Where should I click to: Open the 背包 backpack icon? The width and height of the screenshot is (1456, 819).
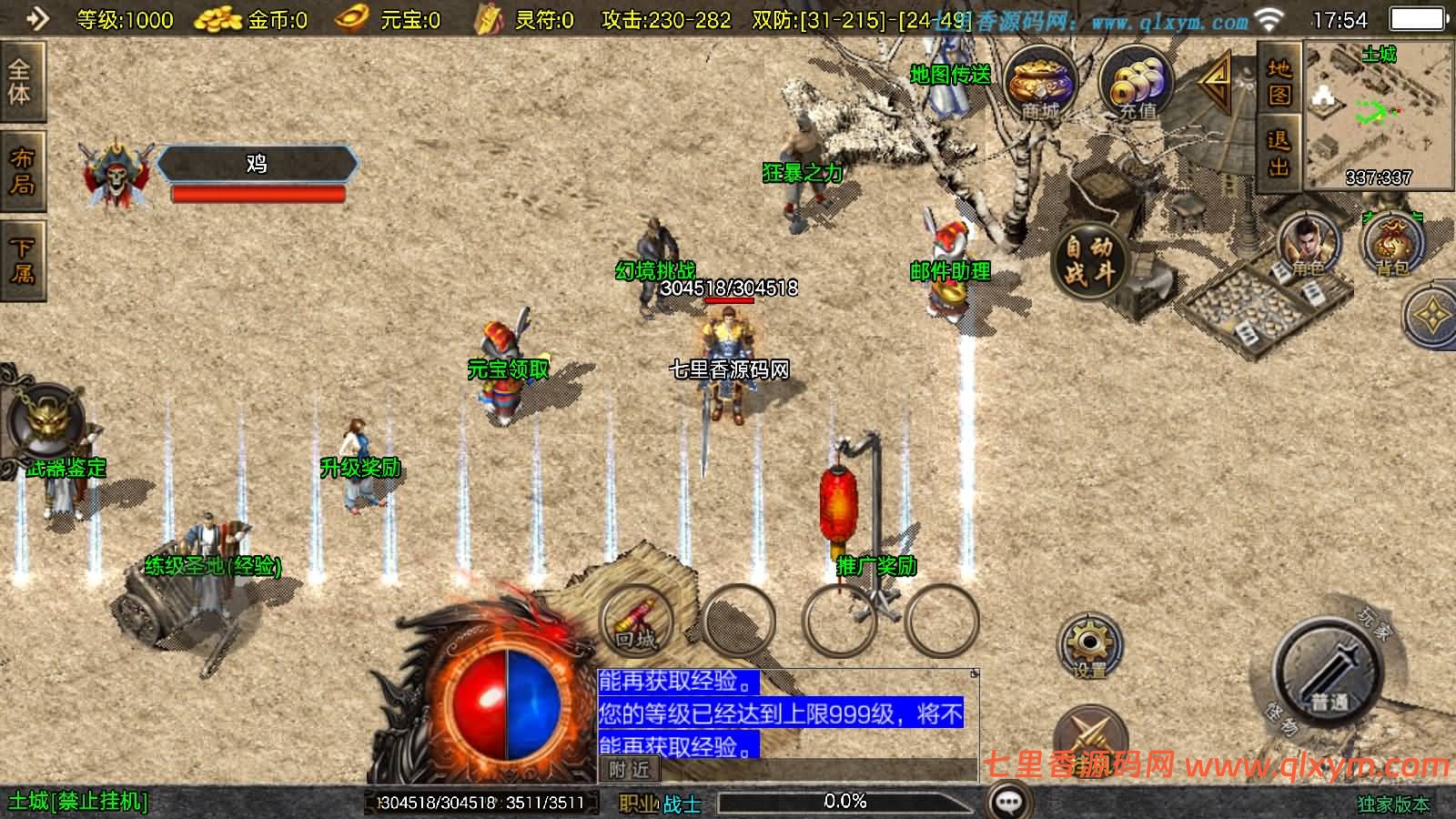1391,244
